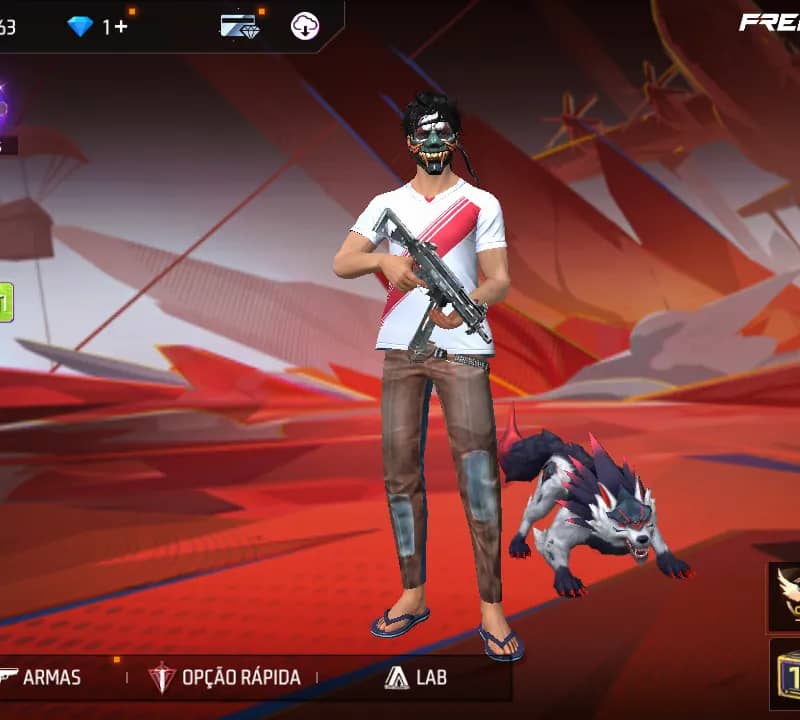Tap the plus sign to add diamonds
This screenshot has width=800, height=720.
point(121,27)
